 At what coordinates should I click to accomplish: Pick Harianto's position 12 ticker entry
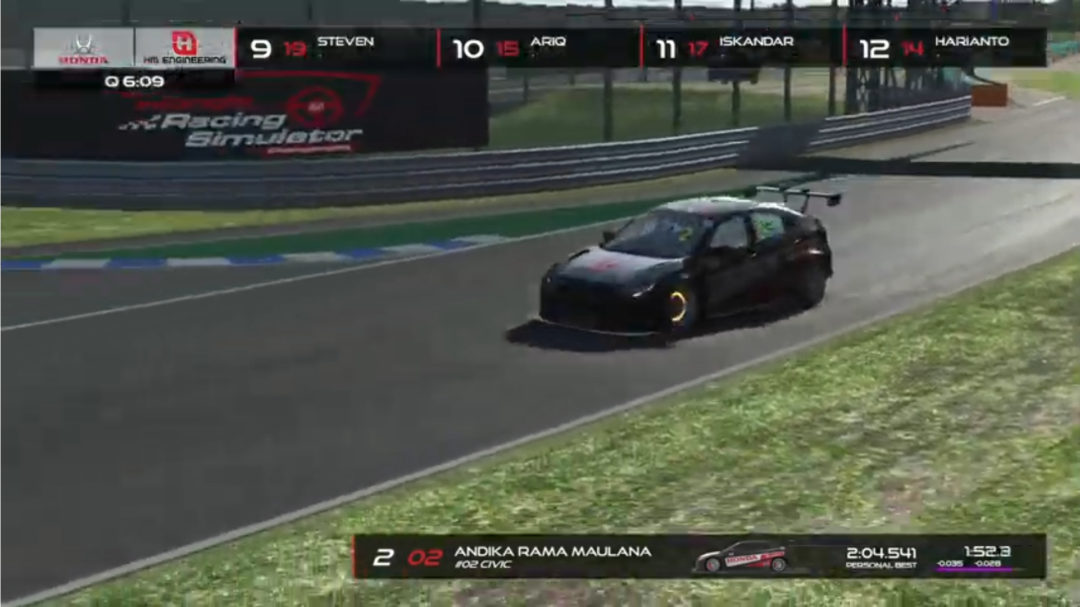click(944, 48)
